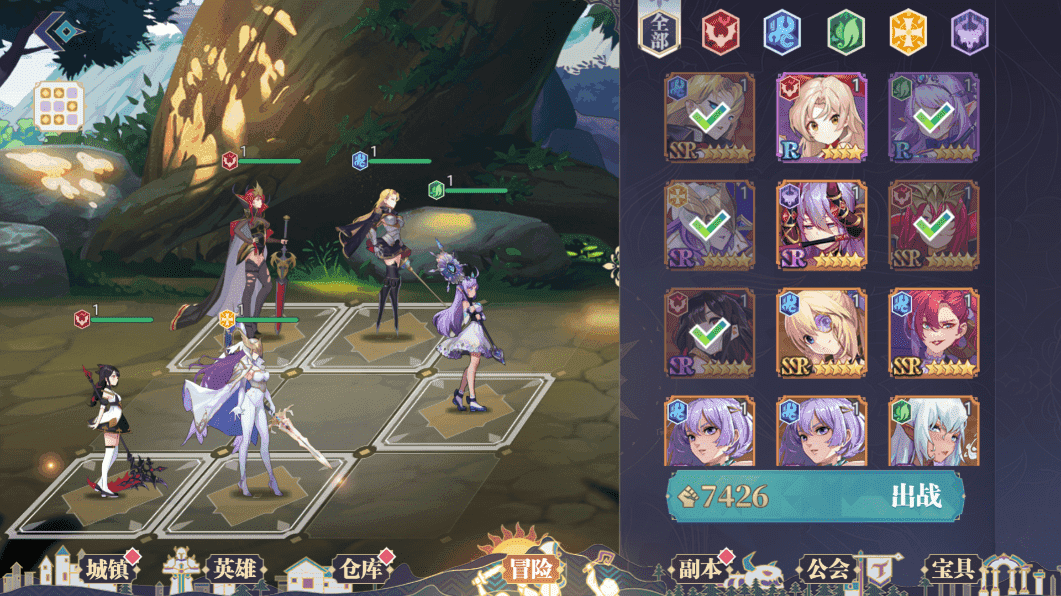Select the white-haired dark-skinned elf hero card
The image size is (1061, 596).
click(934, 432)
